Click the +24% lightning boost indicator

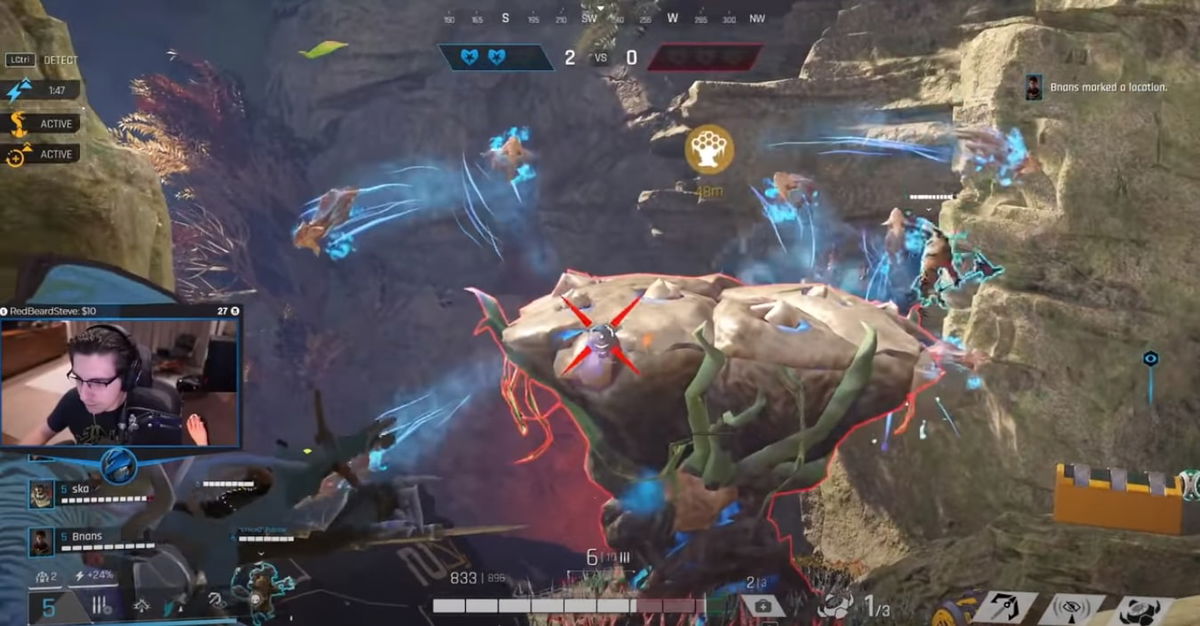coord(94,575)
